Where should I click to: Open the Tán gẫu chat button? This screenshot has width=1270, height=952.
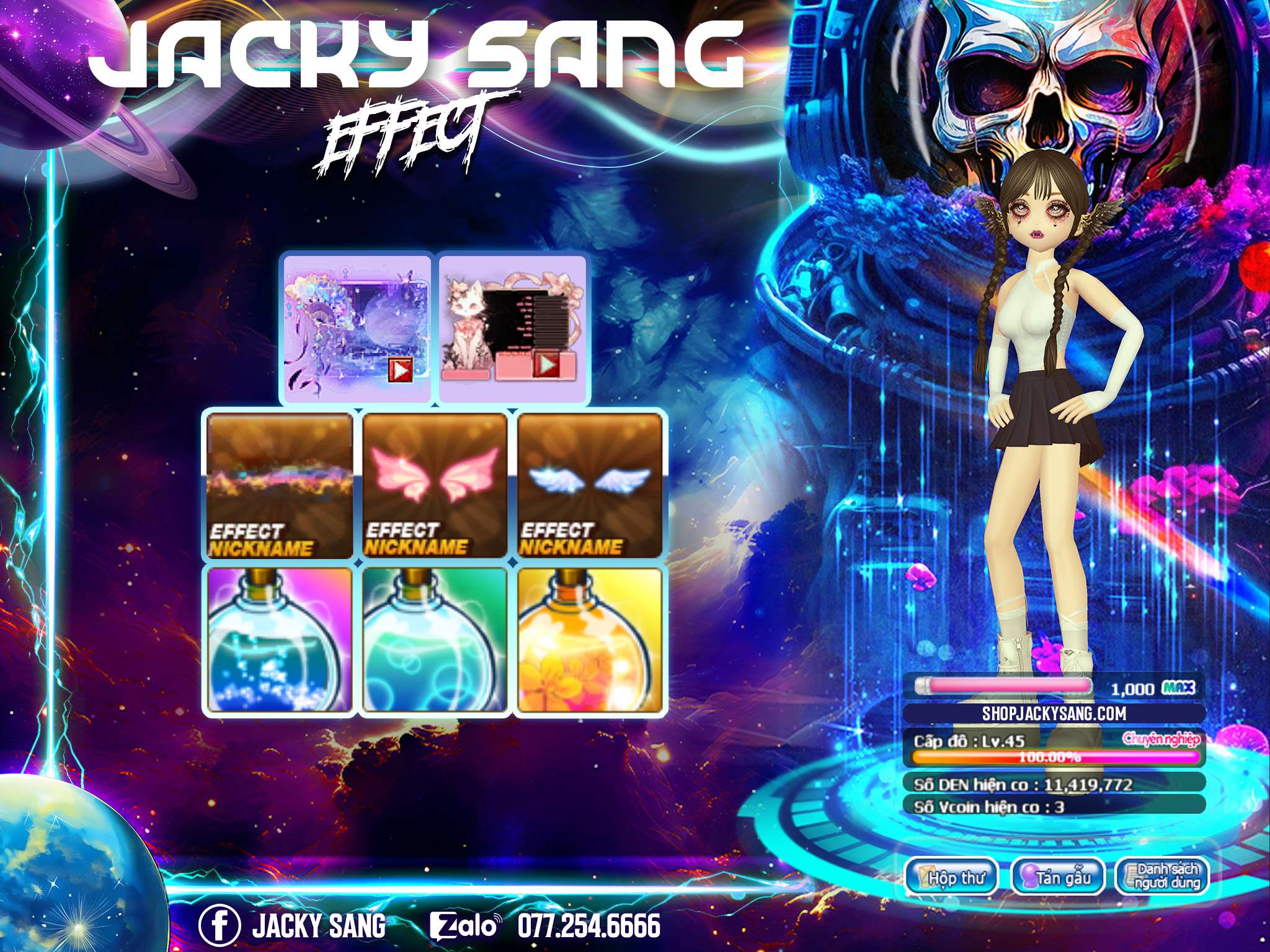tap(1059, 878)
